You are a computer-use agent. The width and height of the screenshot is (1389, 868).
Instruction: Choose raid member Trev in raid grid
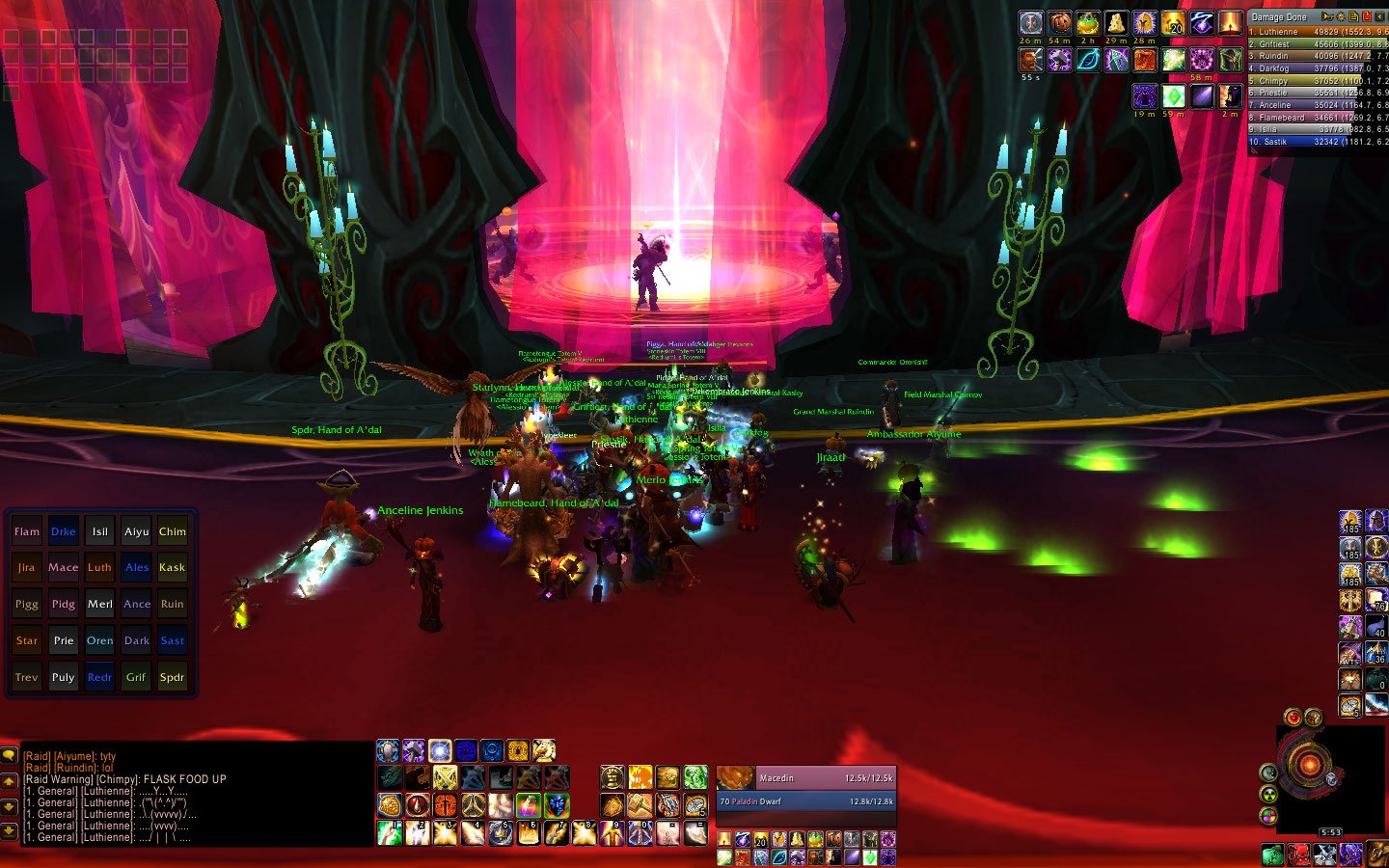coord(27,677)
